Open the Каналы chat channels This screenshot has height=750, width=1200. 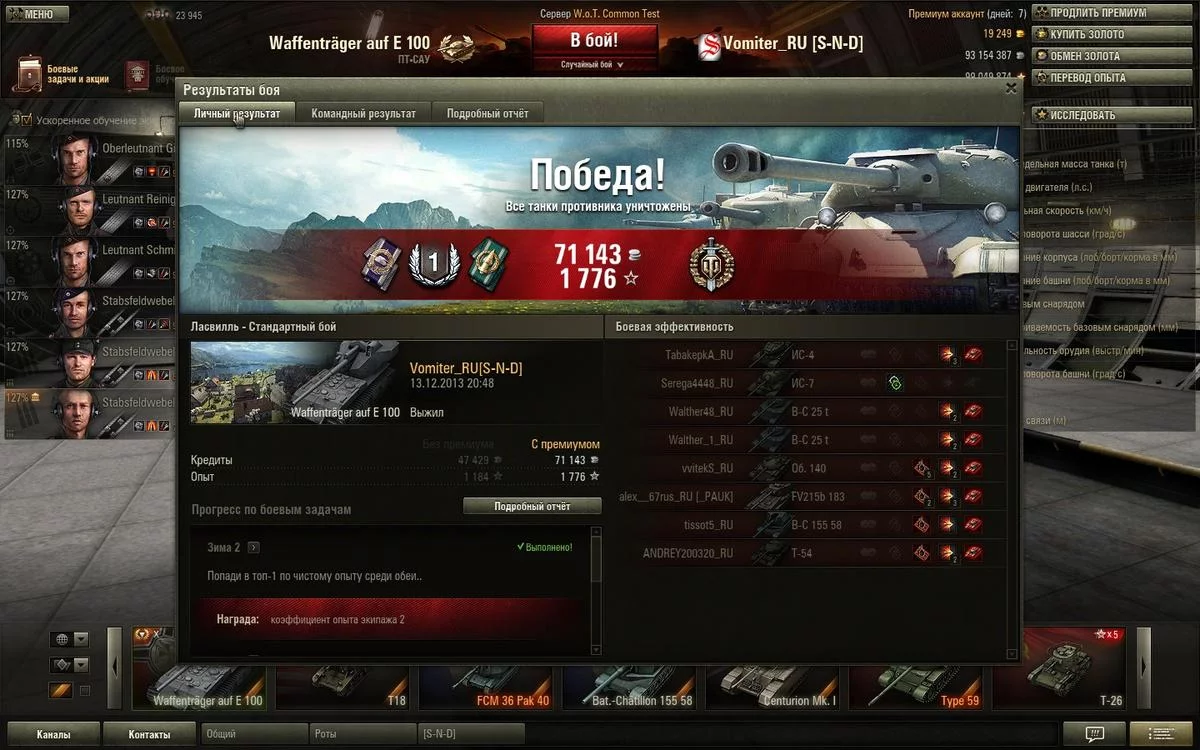pyautogui.click(x=53, y=735)
